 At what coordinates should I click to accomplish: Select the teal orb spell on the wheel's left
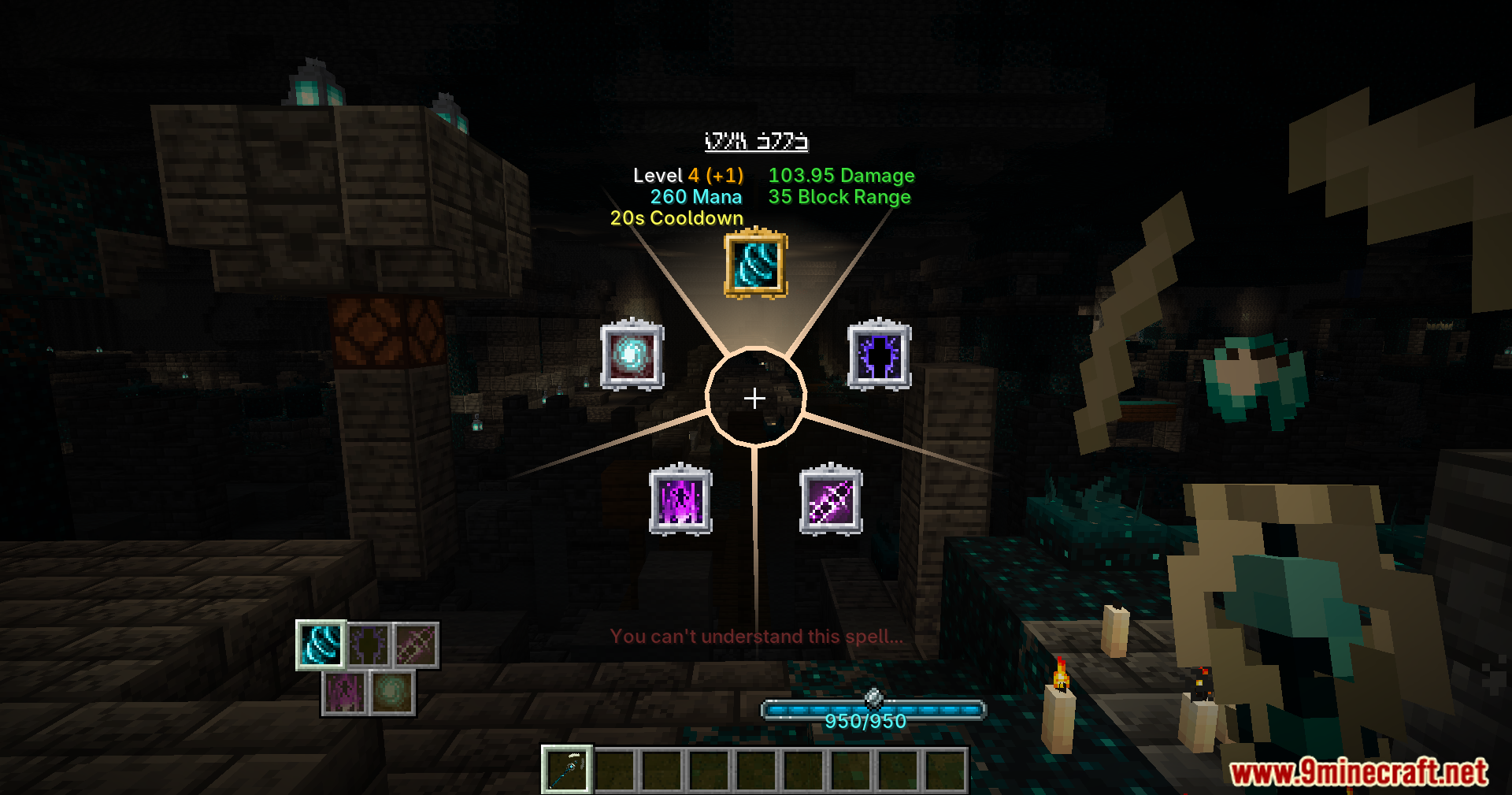pyautogui.click(x=631, y=356)
